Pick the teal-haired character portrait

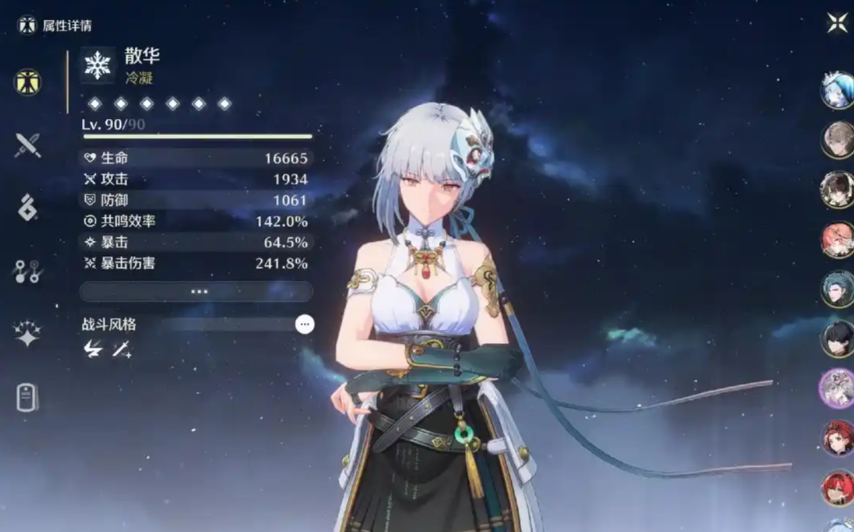pos(837,288)
